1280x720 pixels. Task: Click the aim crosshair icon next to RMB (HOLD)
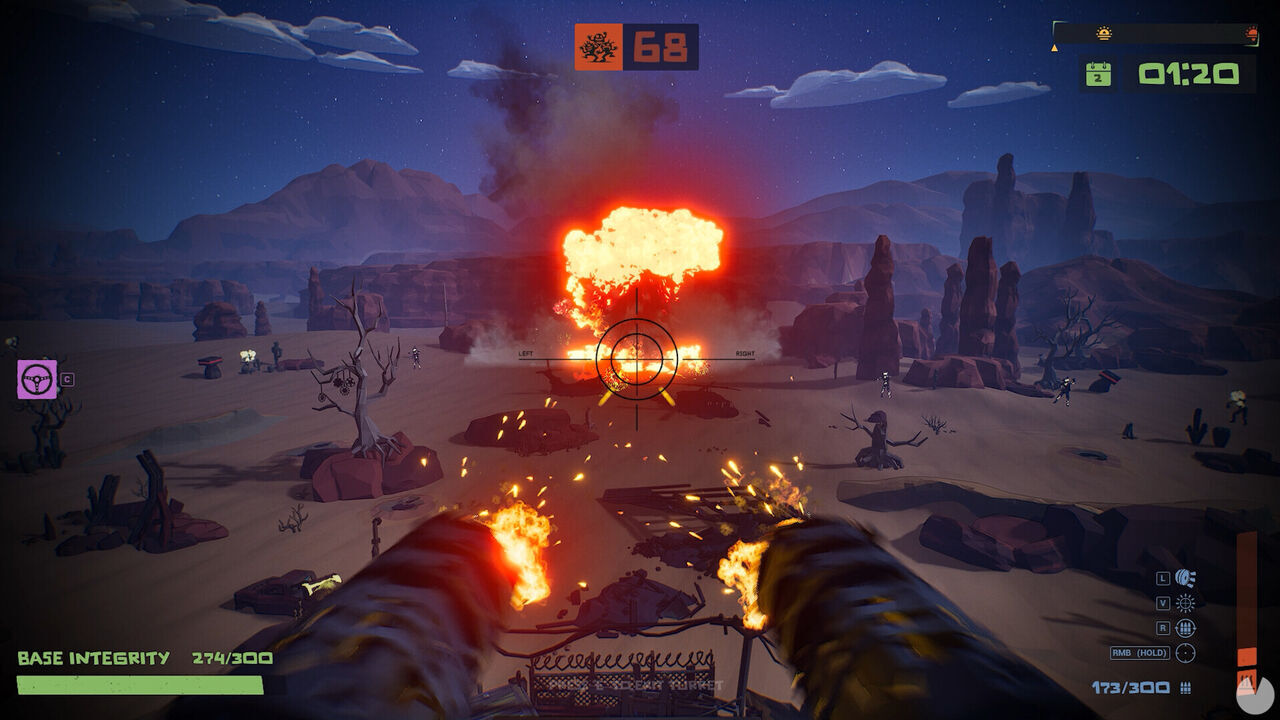point(1185,652)
